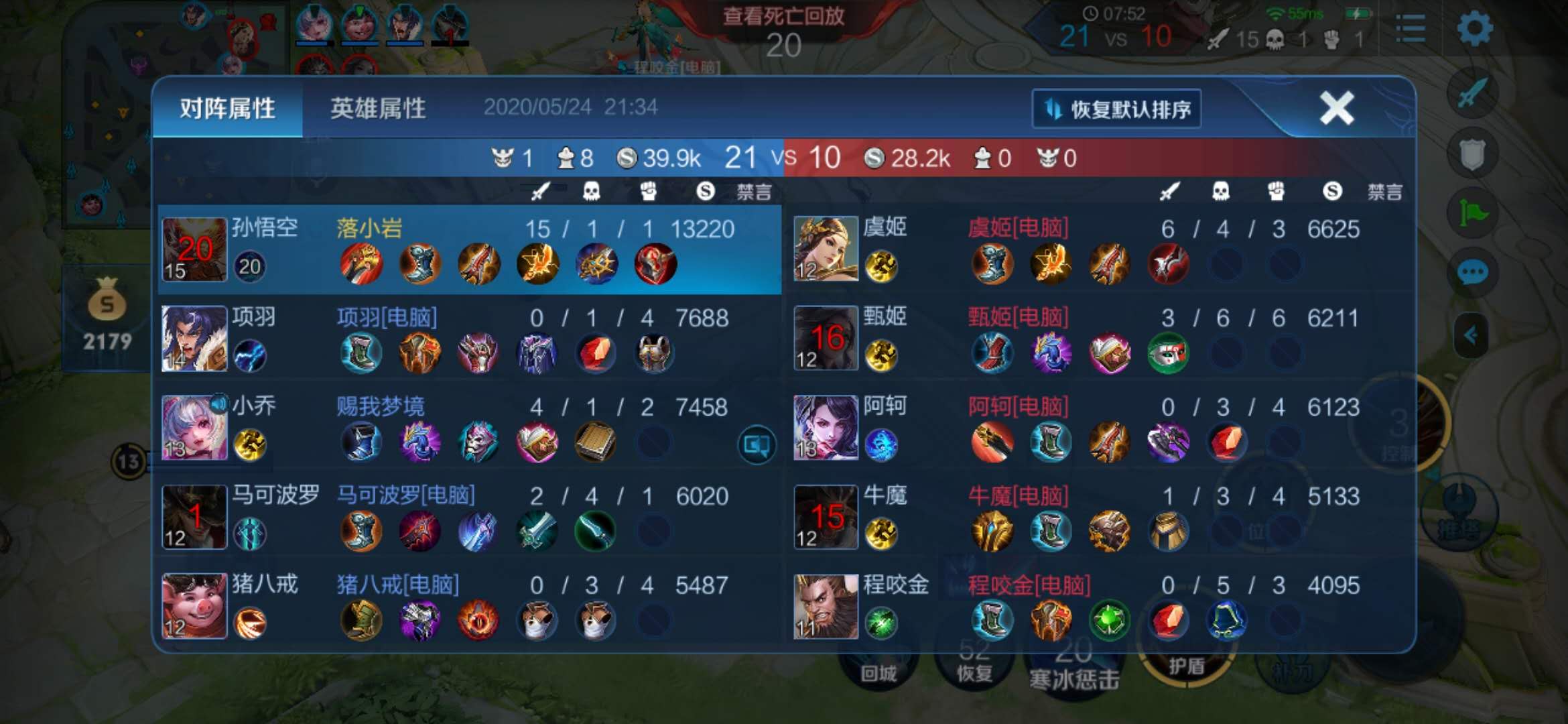The image size is (1568, 724).
Task: View the 查看死亡回放 death replay
Action: pos(783,16)
